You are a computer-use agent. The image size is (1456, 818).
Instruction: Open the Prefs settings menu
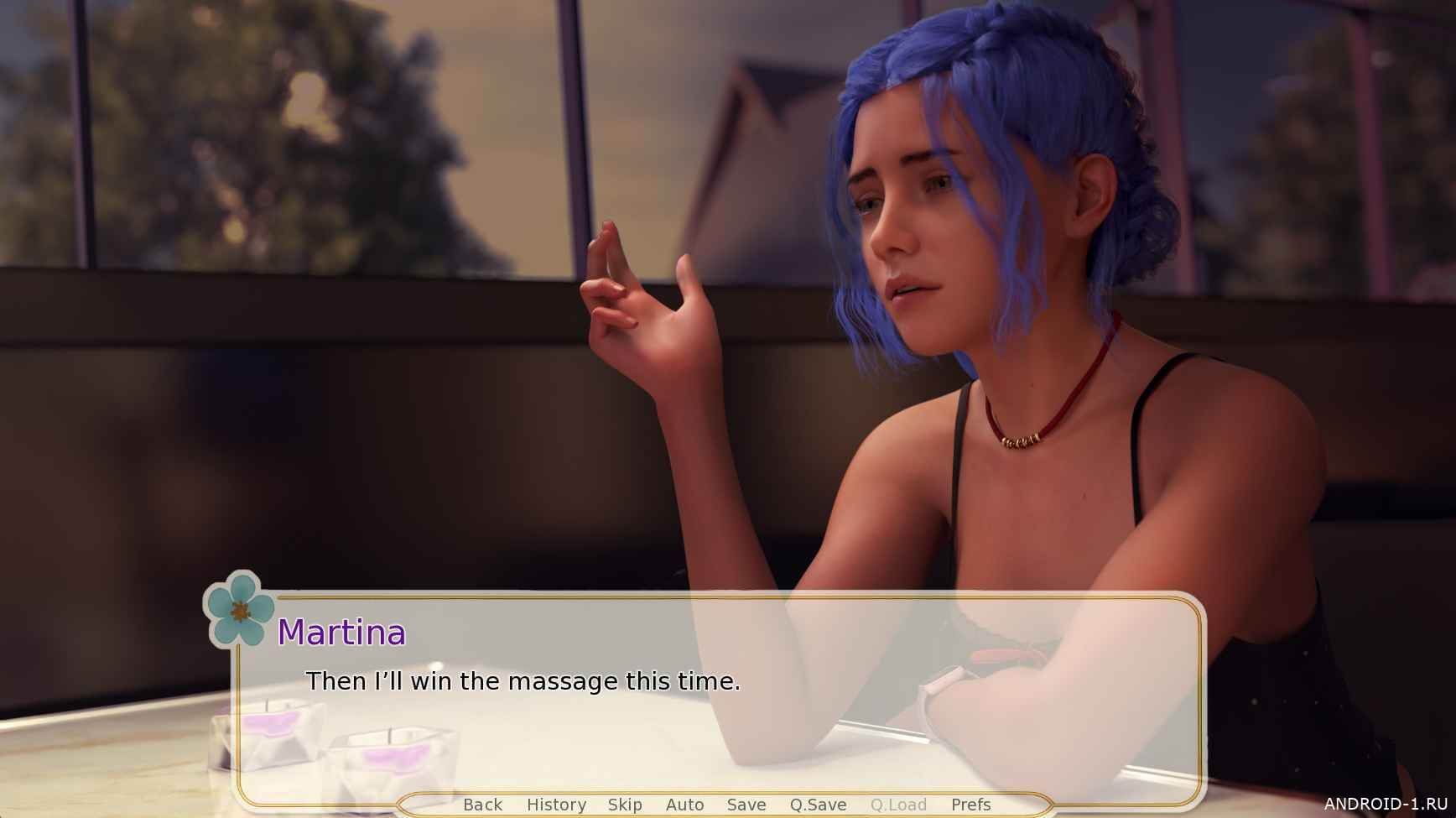coord(970,805)
